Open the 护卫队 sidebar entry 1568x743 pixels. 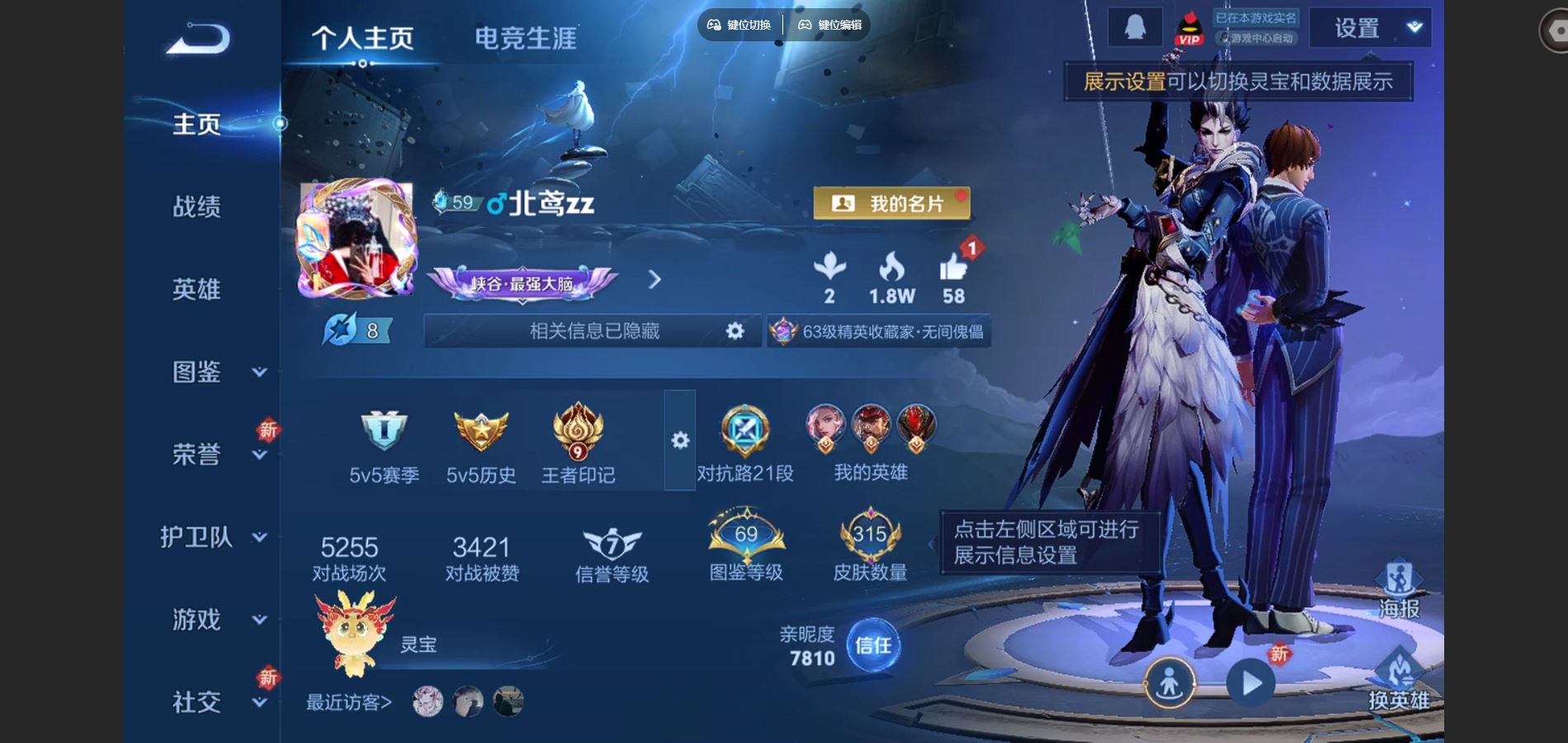point(213,537)
